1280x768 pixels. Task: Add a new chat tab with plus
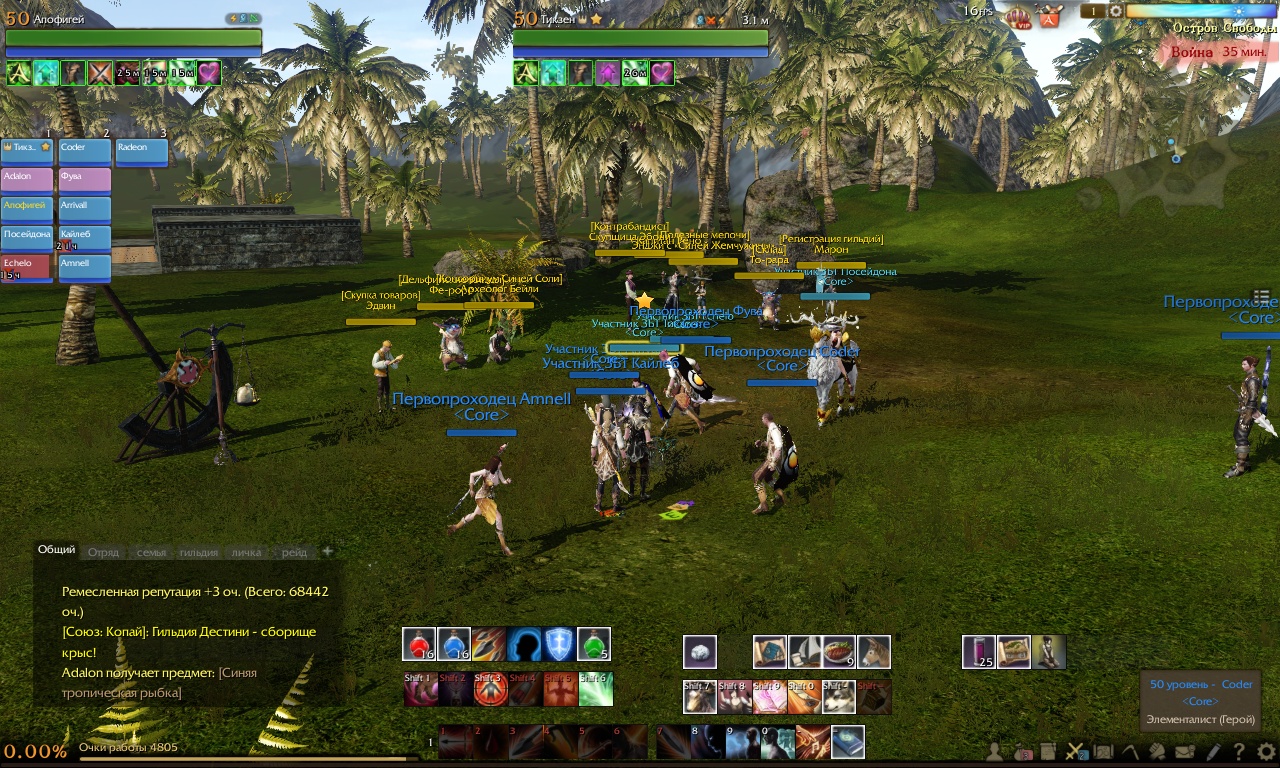[x=327, y=551]
